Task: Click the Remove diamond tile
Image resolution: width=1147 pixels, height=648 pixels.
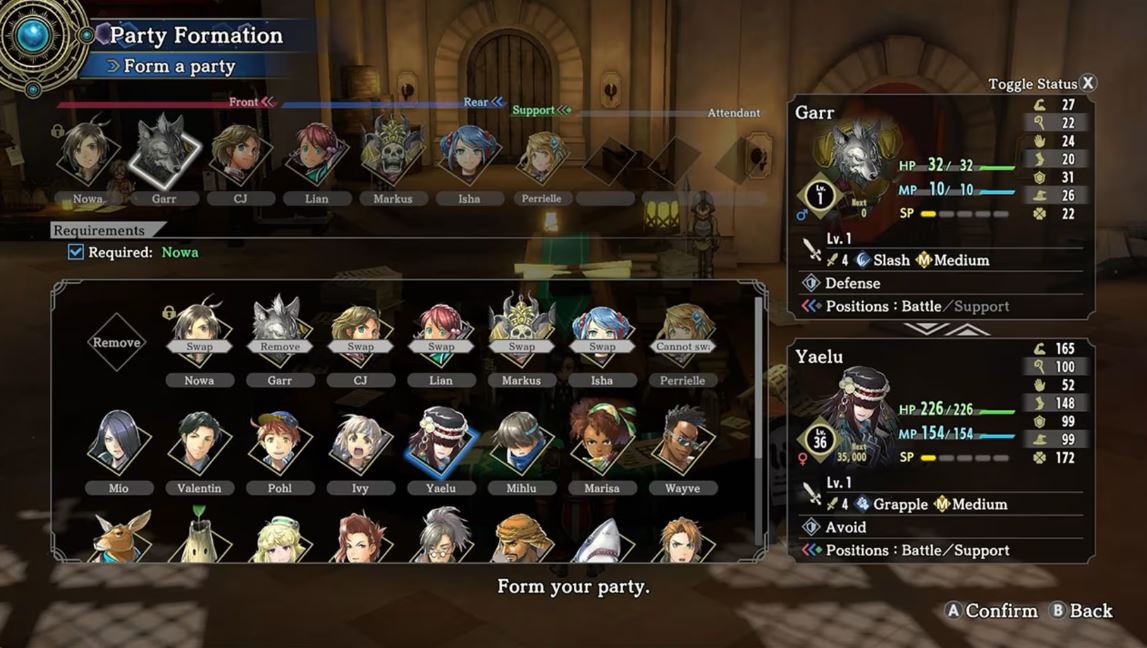Action: (118, 342)
